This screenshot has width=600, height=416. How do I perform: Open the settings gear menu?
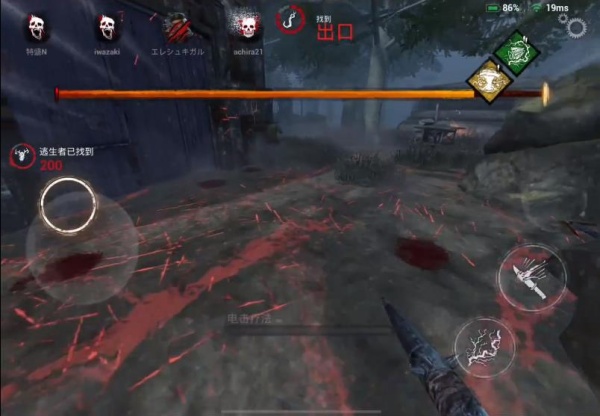tap(577, 25)
